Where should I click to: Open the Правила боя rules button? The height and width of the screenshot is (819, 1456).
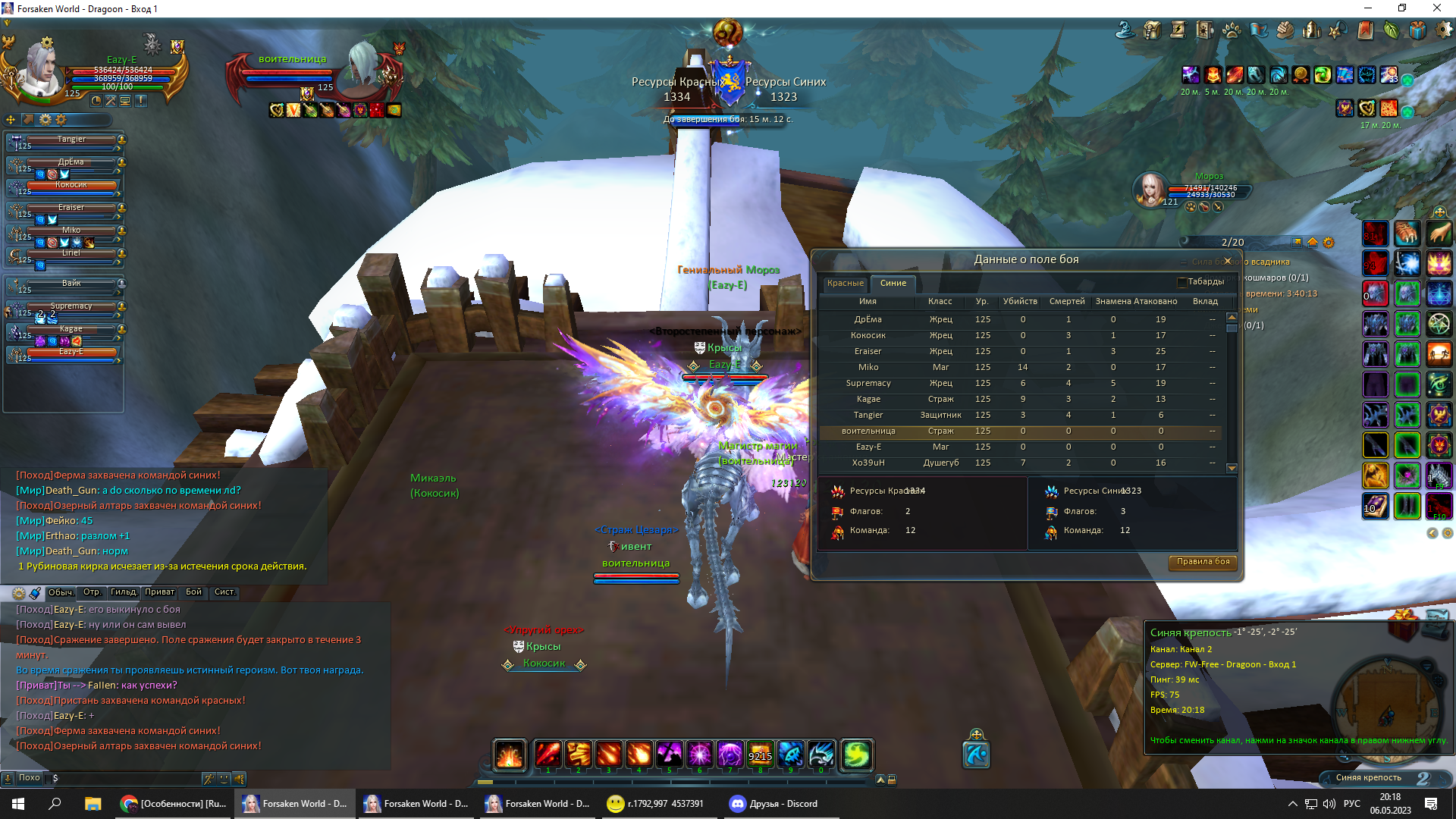[x=1203, y=562]
